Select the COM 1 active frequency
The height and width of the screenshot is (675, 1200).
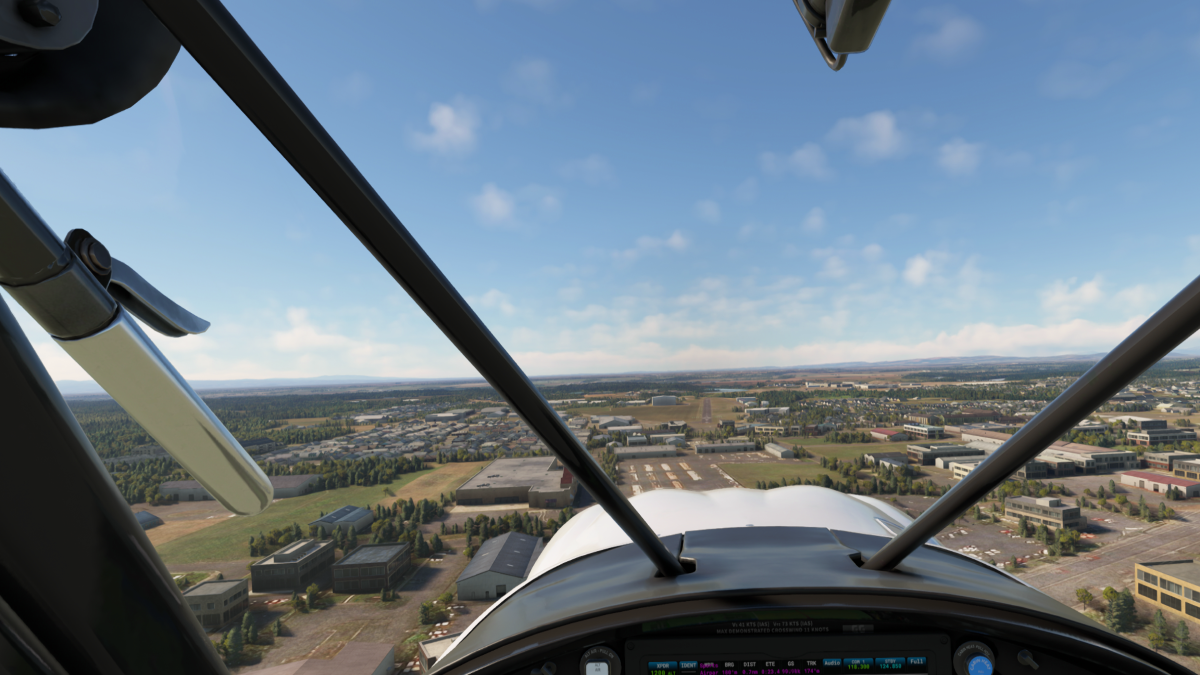tap(858, 664)
